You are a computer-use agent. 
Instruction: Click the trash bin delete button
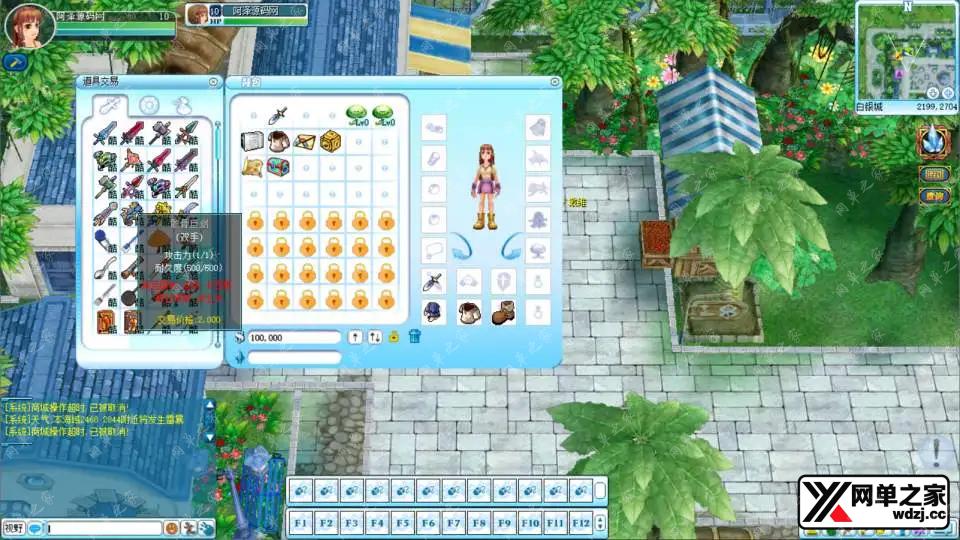[x=414, y=337]
